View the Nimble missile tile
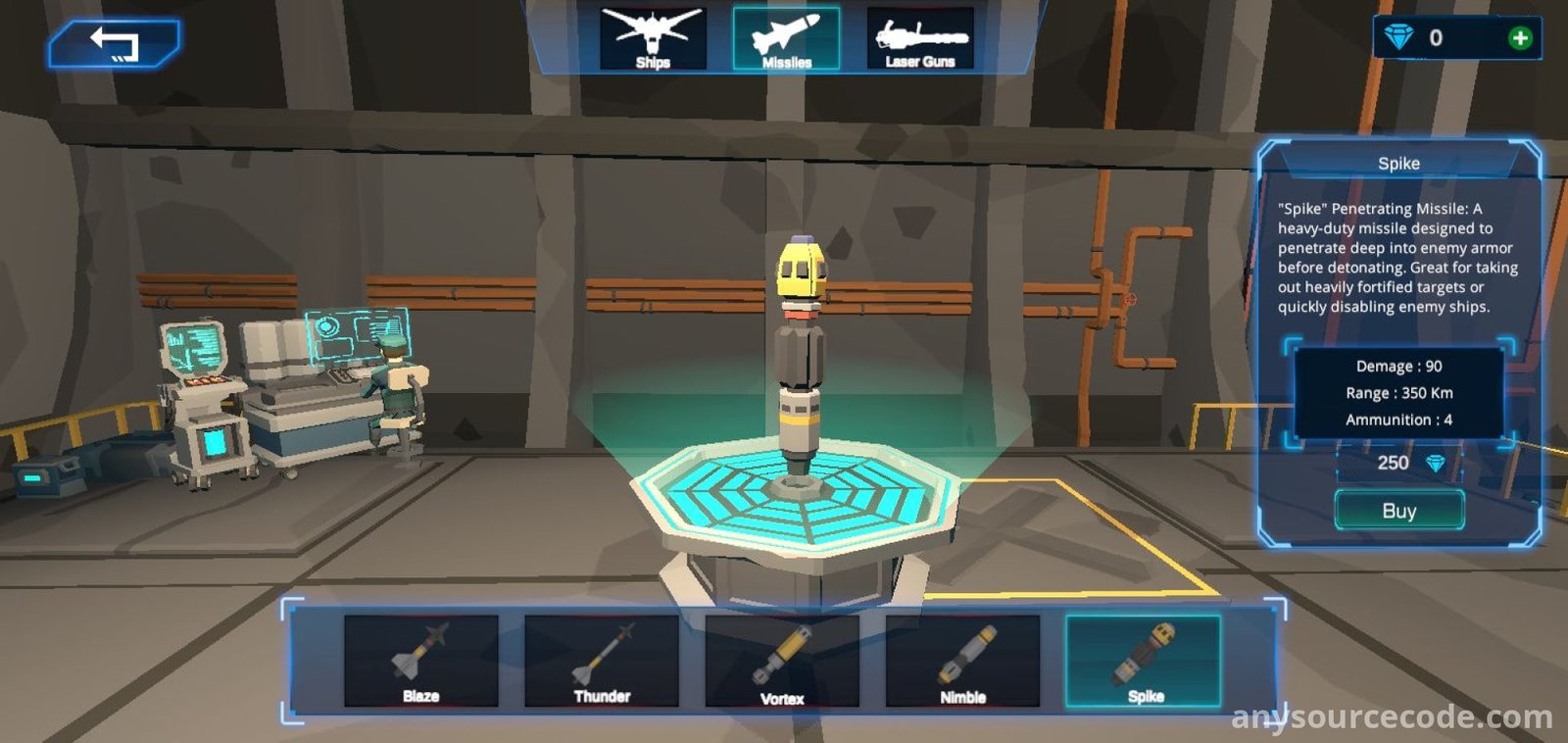 coord(962,660)
